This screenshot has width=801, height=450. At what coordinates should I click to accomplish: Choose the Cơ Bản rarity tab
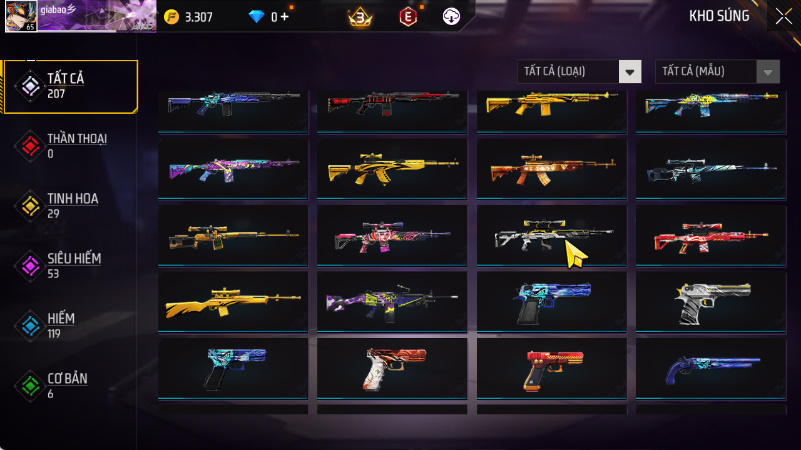pos(70,385)
